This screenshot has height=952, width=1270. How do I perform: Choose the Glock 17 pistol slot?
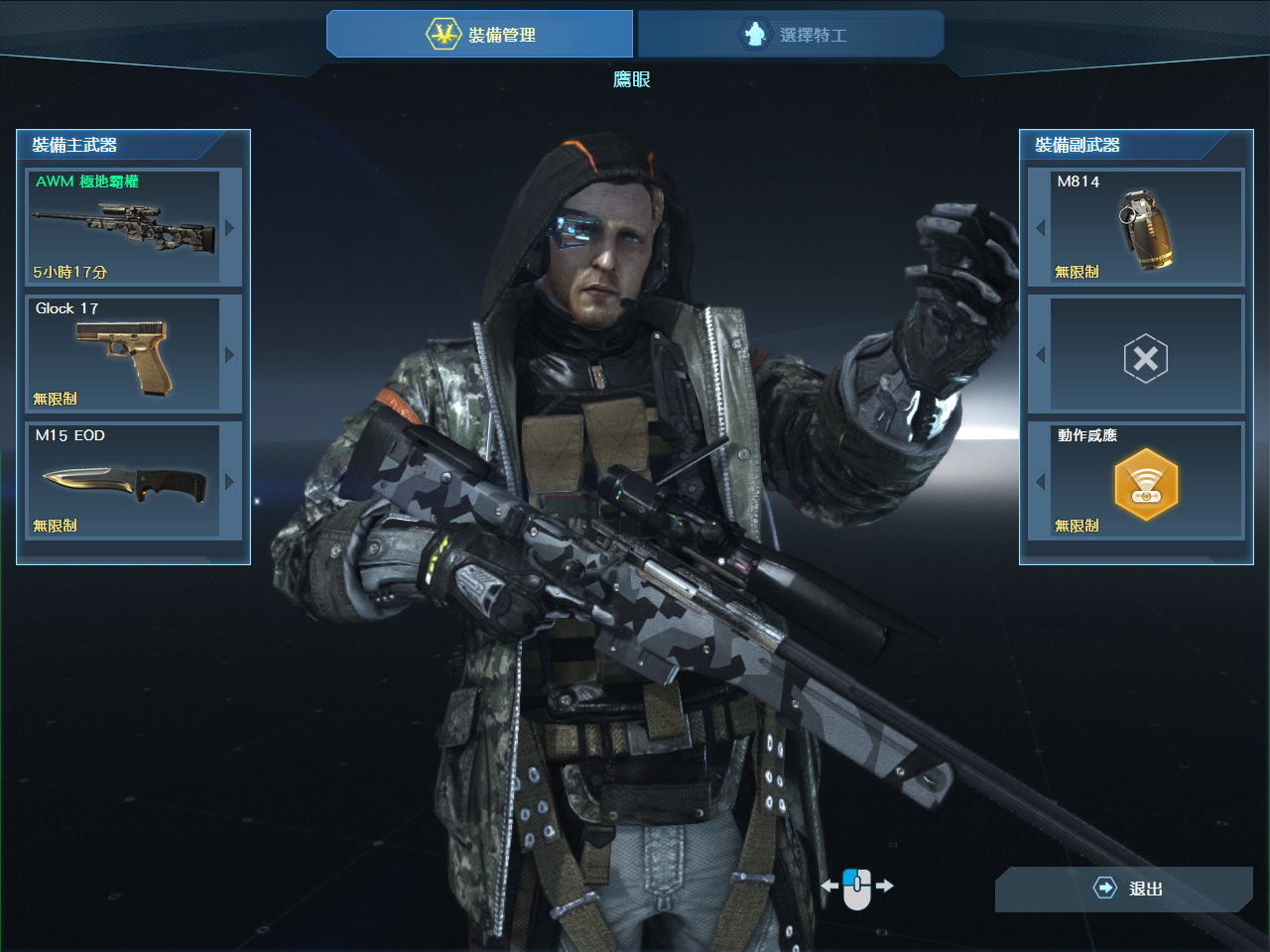click(123, 354)
